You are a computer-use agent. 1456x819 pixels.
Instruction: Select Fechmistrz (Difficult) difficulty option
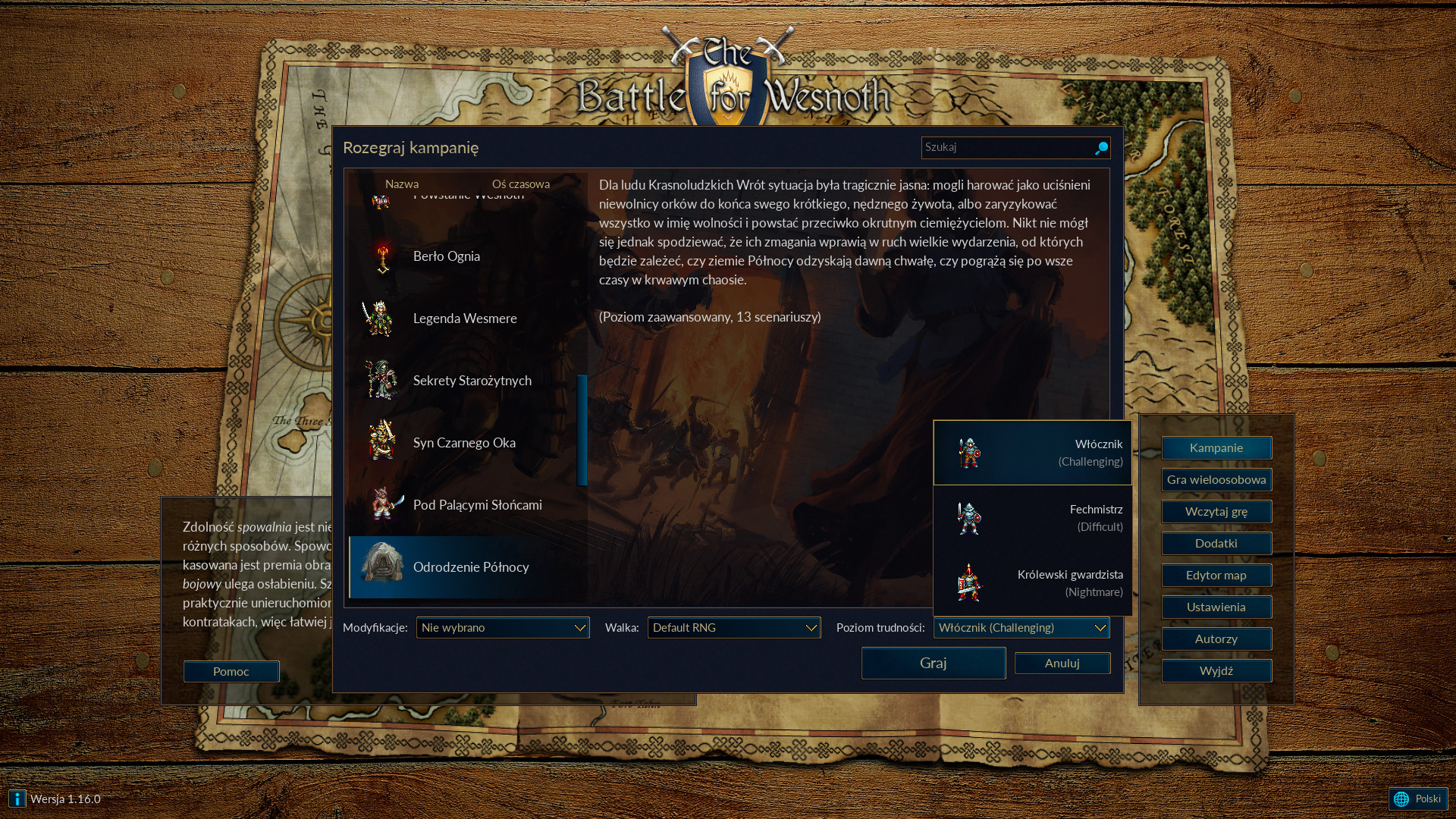(x=1032, y=518)
